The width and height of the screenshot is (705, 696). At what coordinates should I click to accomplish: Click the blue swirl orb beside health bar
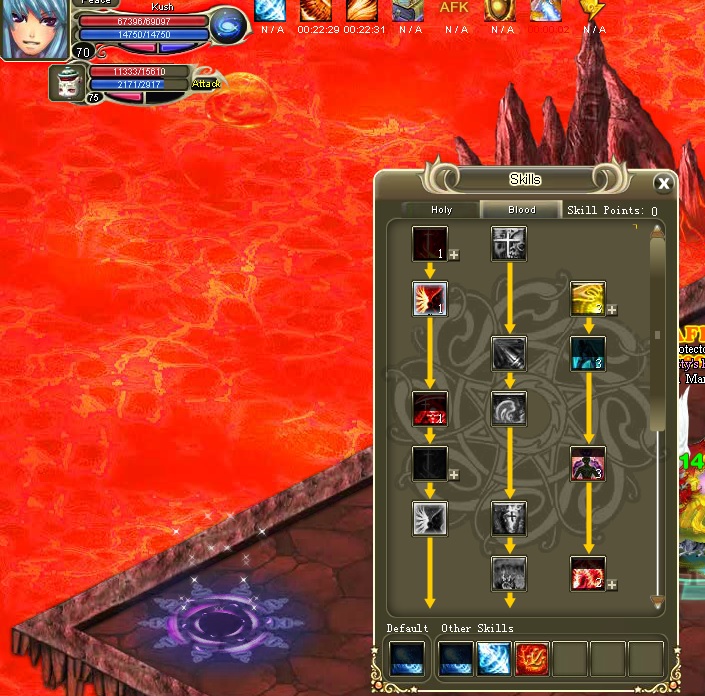click(x=229, y=26)
